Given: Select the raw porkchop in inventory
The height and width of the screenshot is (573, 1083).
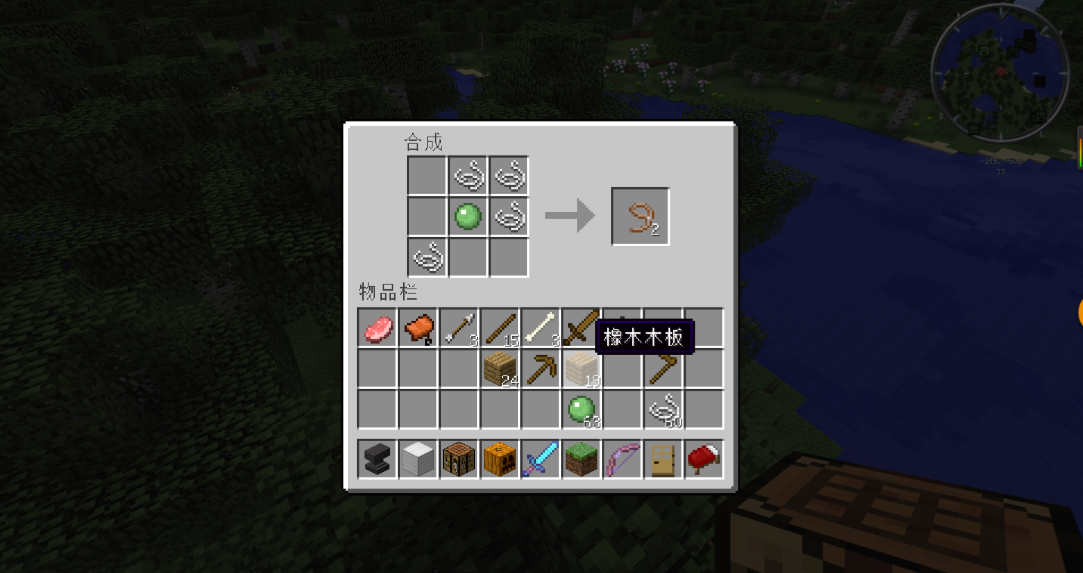Looking at the screenshot, I should pos(378,328).
